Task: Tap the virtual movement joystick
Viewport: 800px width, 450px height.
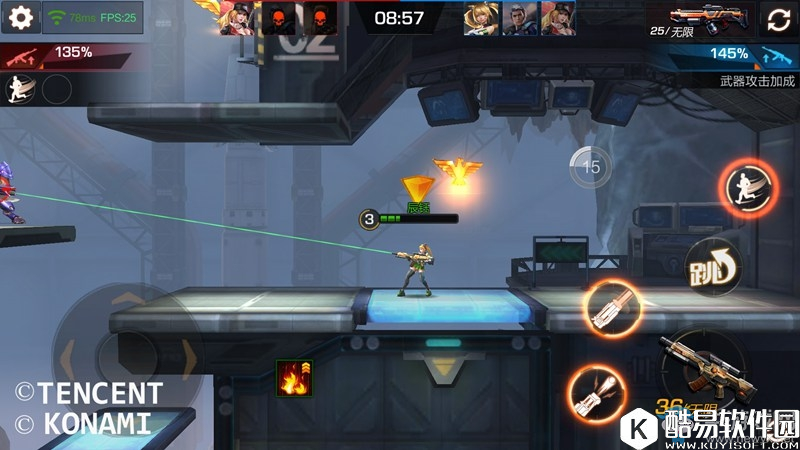Action: coord(125,355)
